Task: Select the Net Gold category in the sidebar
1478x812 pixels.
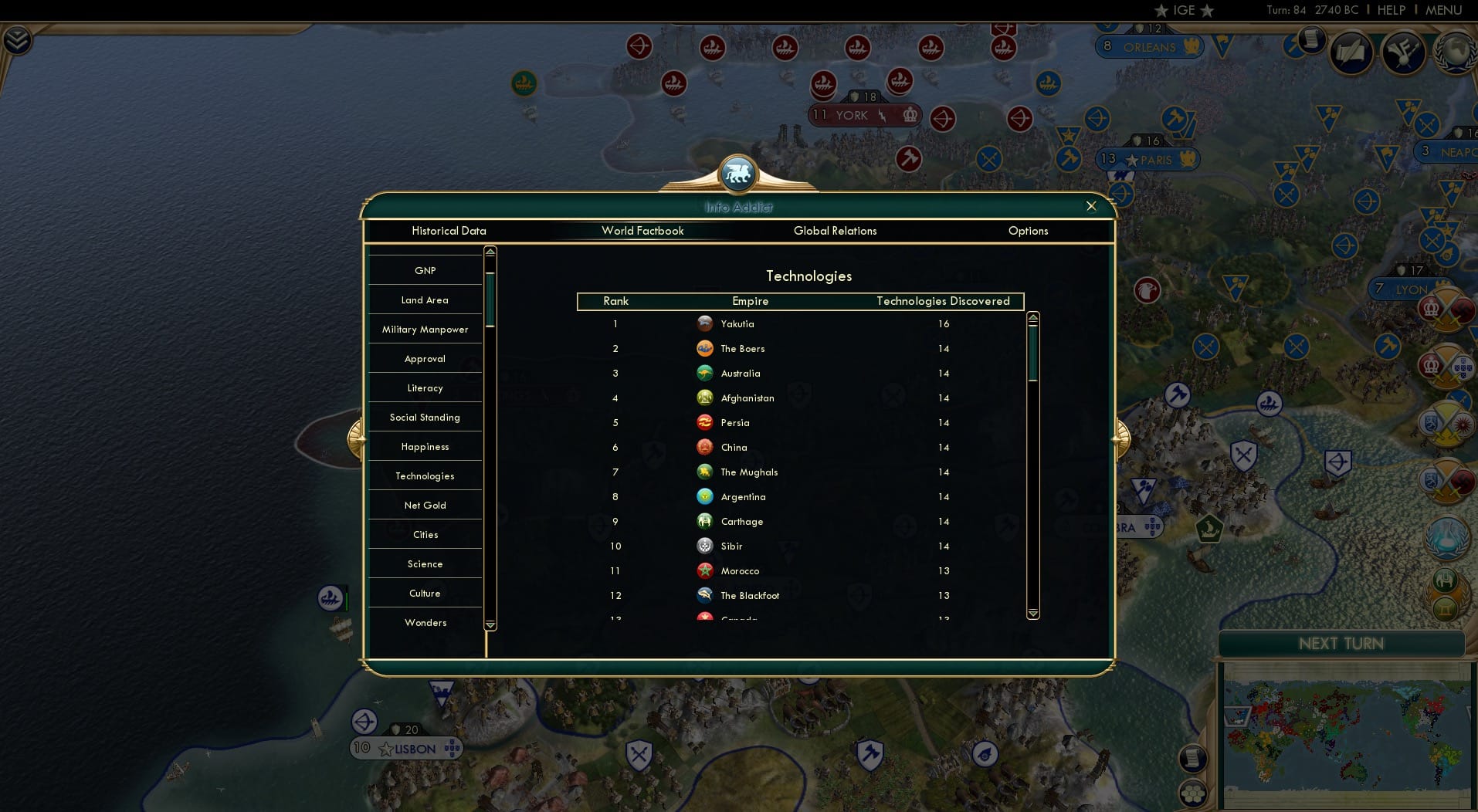Action: pos(425,505)
